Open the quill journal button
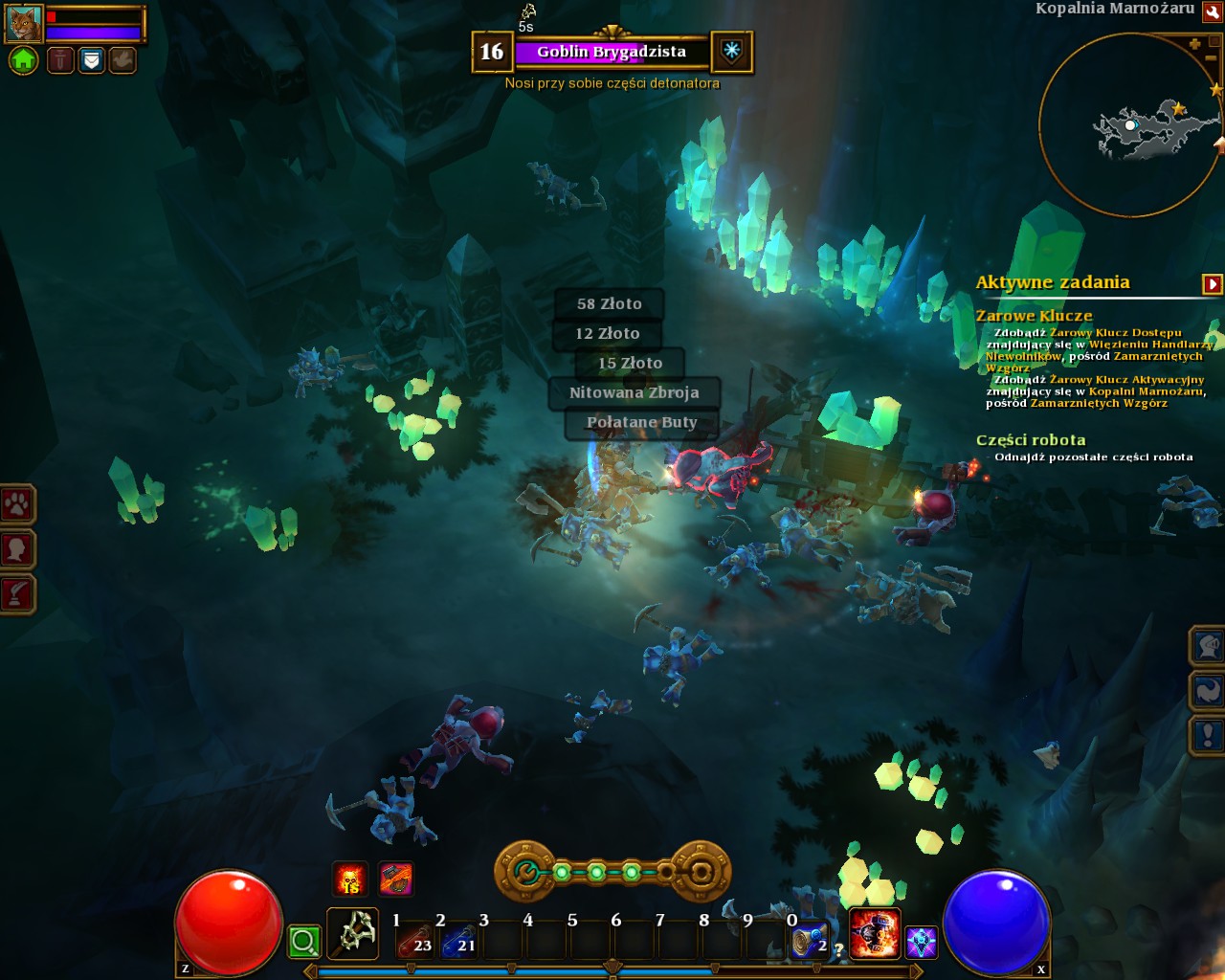Screen dimensions: 1225x980 (x=17, y=593)
